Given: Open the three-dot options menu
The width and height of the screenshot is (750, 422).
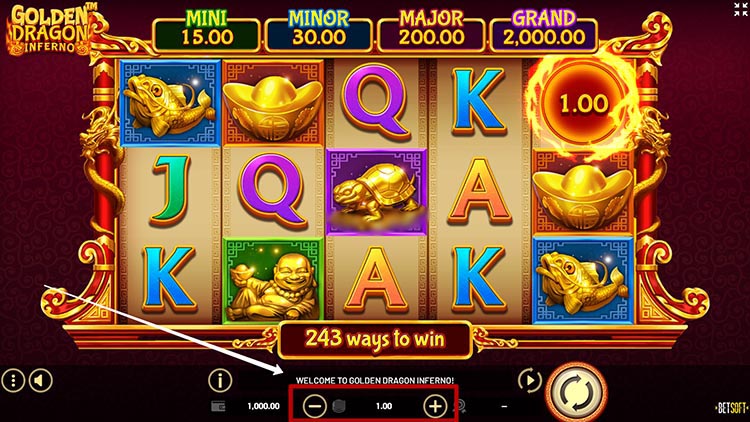Looking at the screenshot, I should [x=13, y=380].
